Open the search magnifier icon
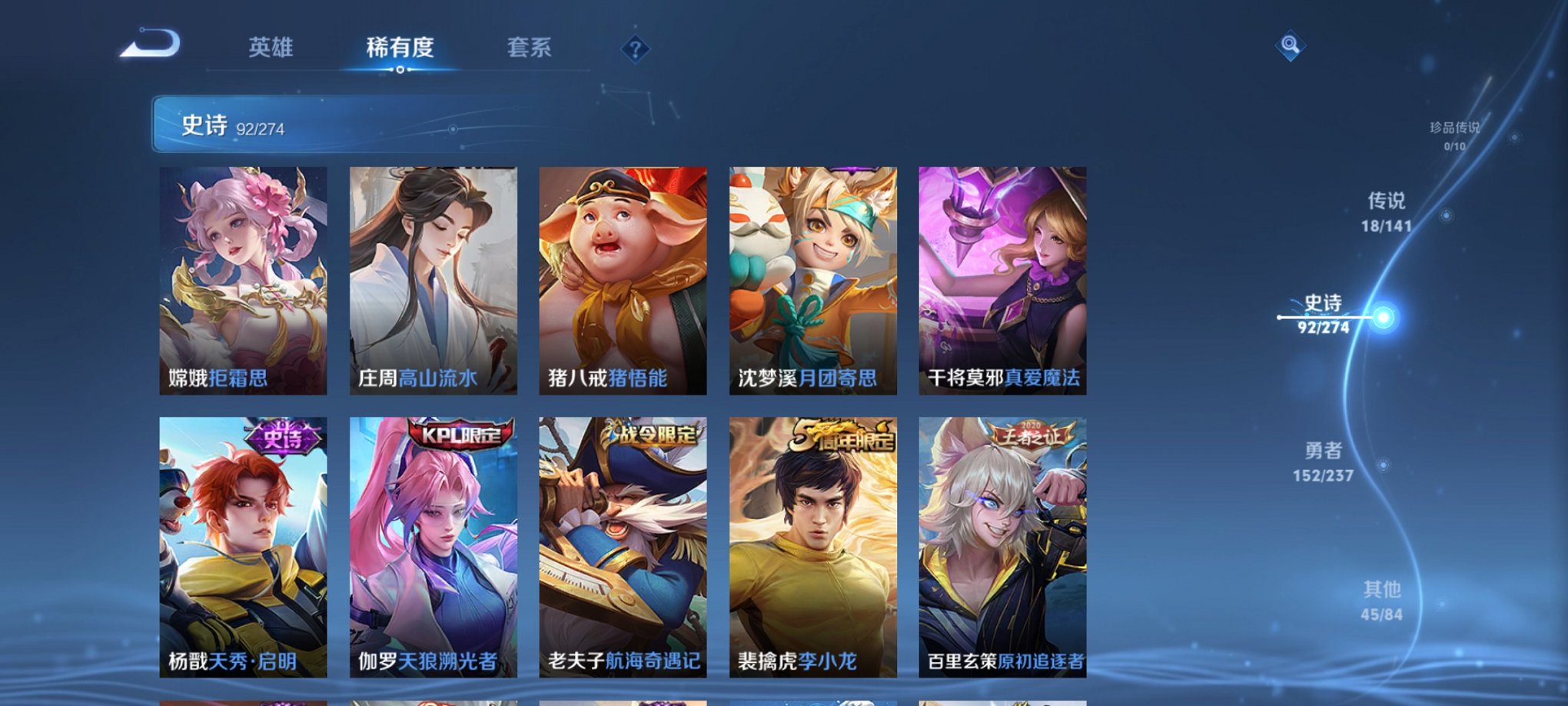Screen dimensions: 1568x706 [1288, 44]
